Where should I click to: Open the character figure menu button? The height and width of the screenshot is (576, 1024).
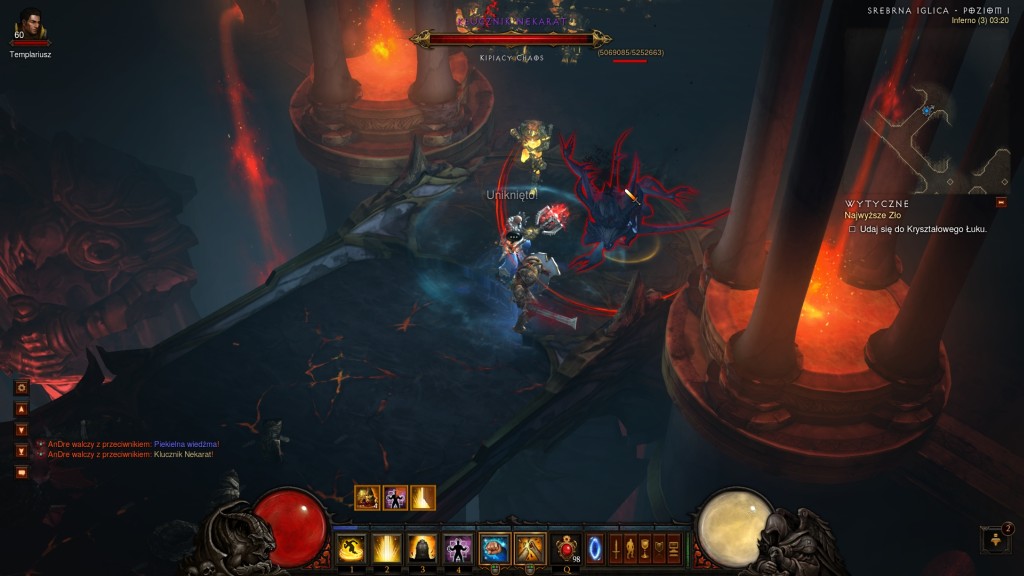point(630,548)
